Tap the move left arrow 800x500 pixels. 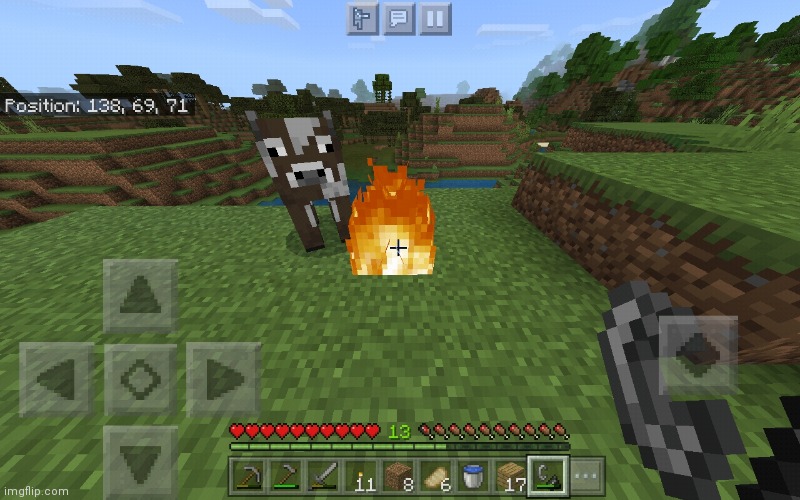(56, 379)
